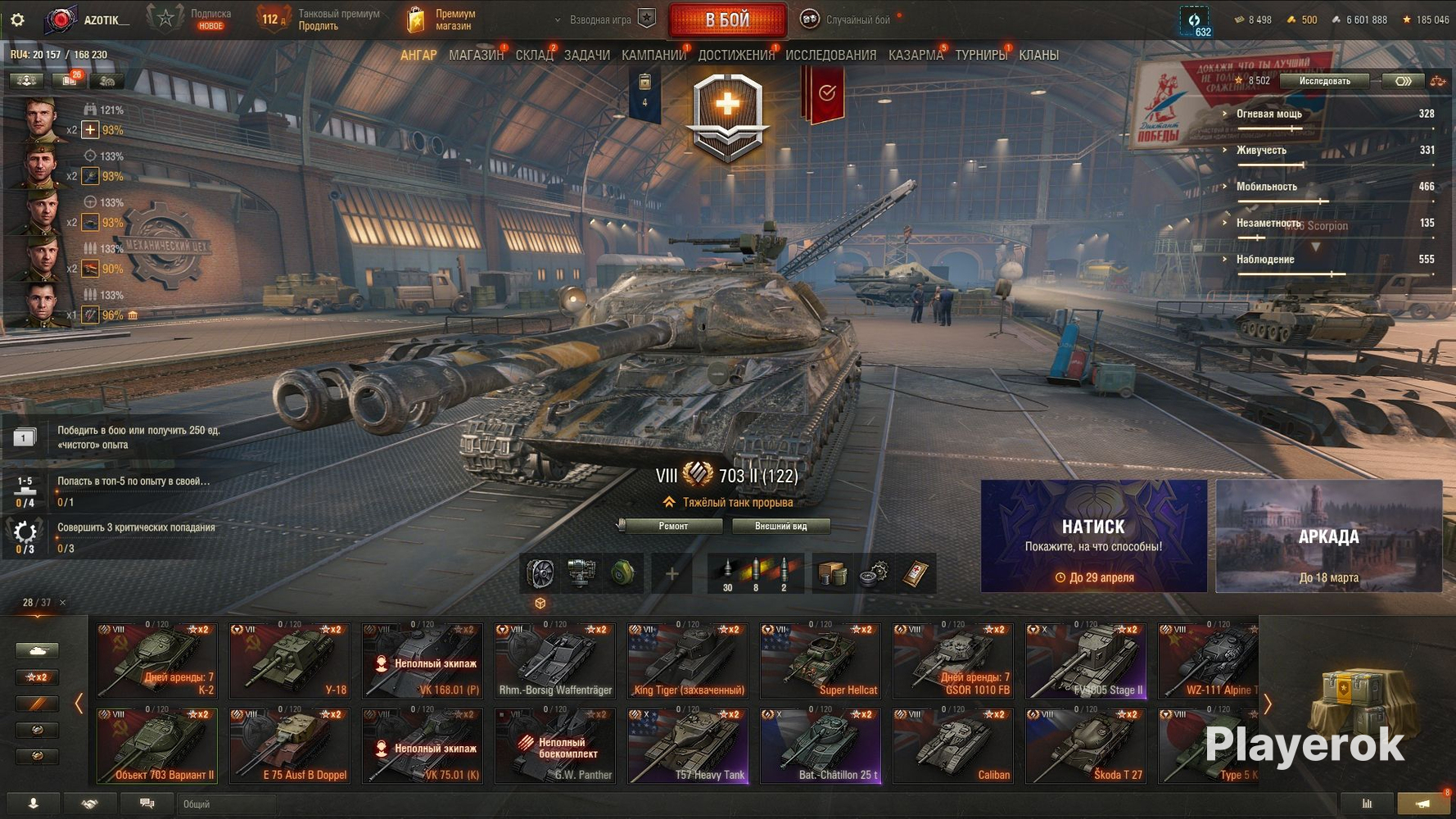Click the Исследовать button

coord(1324,80)
